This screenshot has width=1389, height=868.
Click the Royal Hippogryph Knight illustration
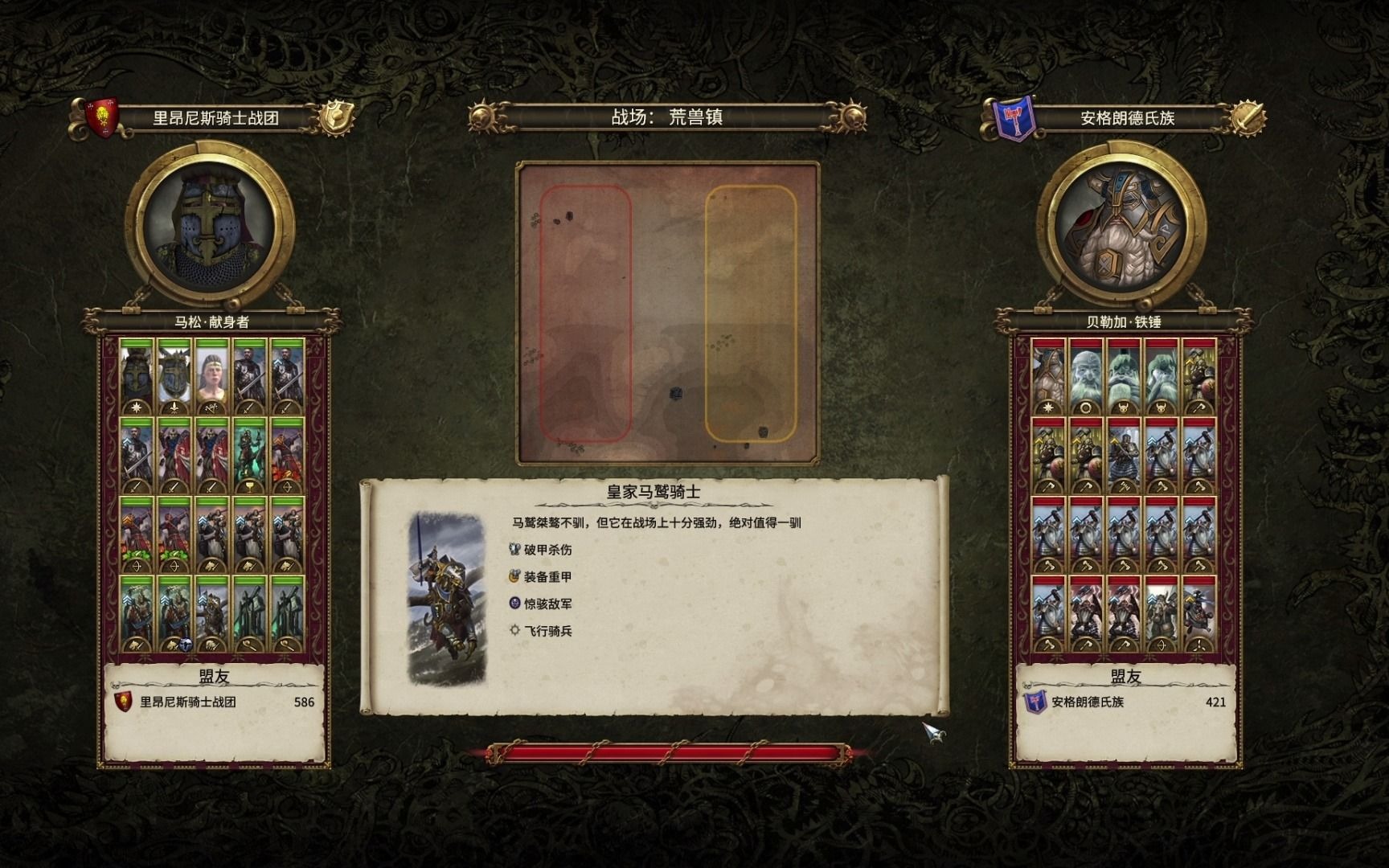447,599
